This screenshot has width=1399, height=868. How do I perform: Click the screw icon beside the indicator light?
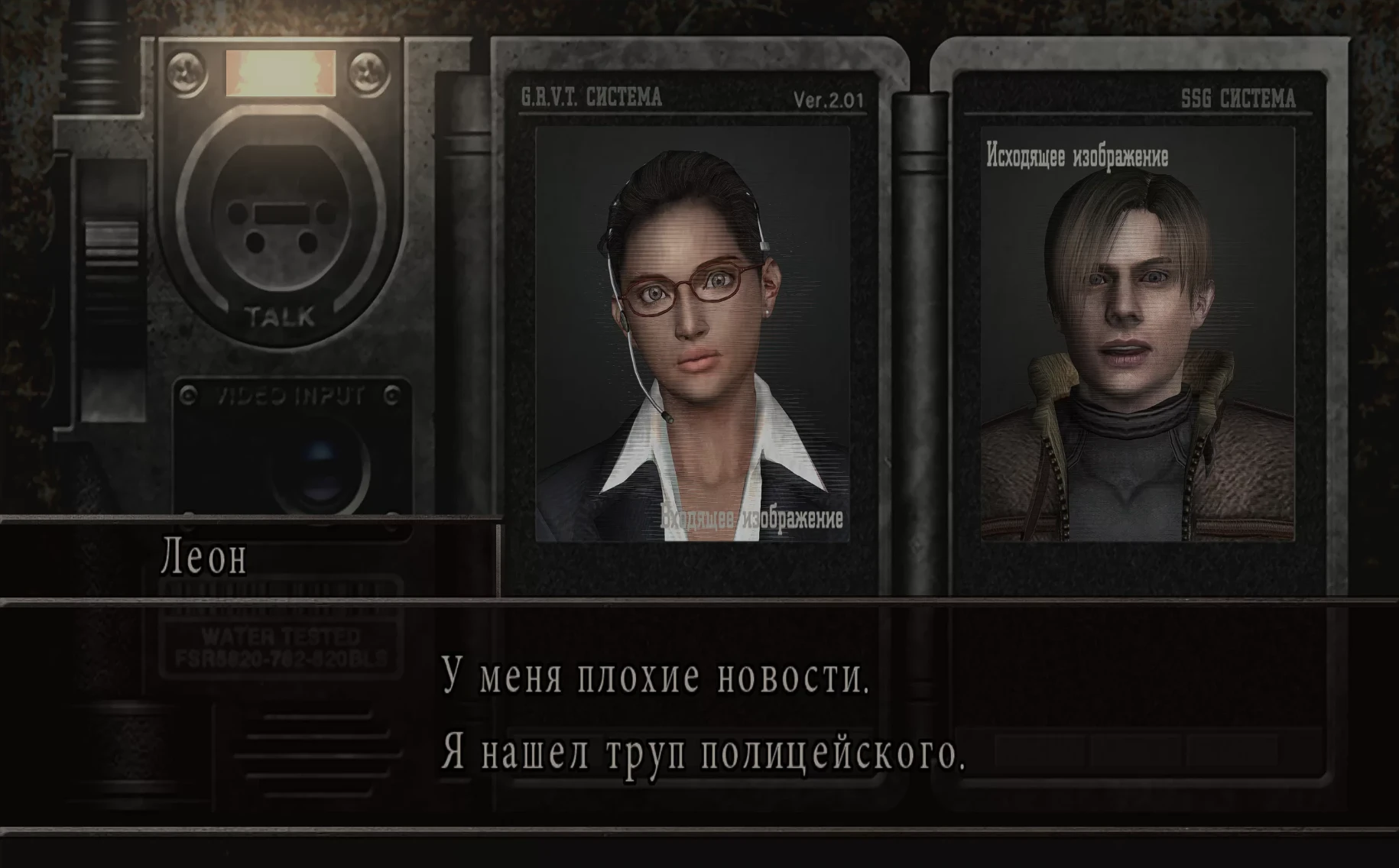(186, 73)
